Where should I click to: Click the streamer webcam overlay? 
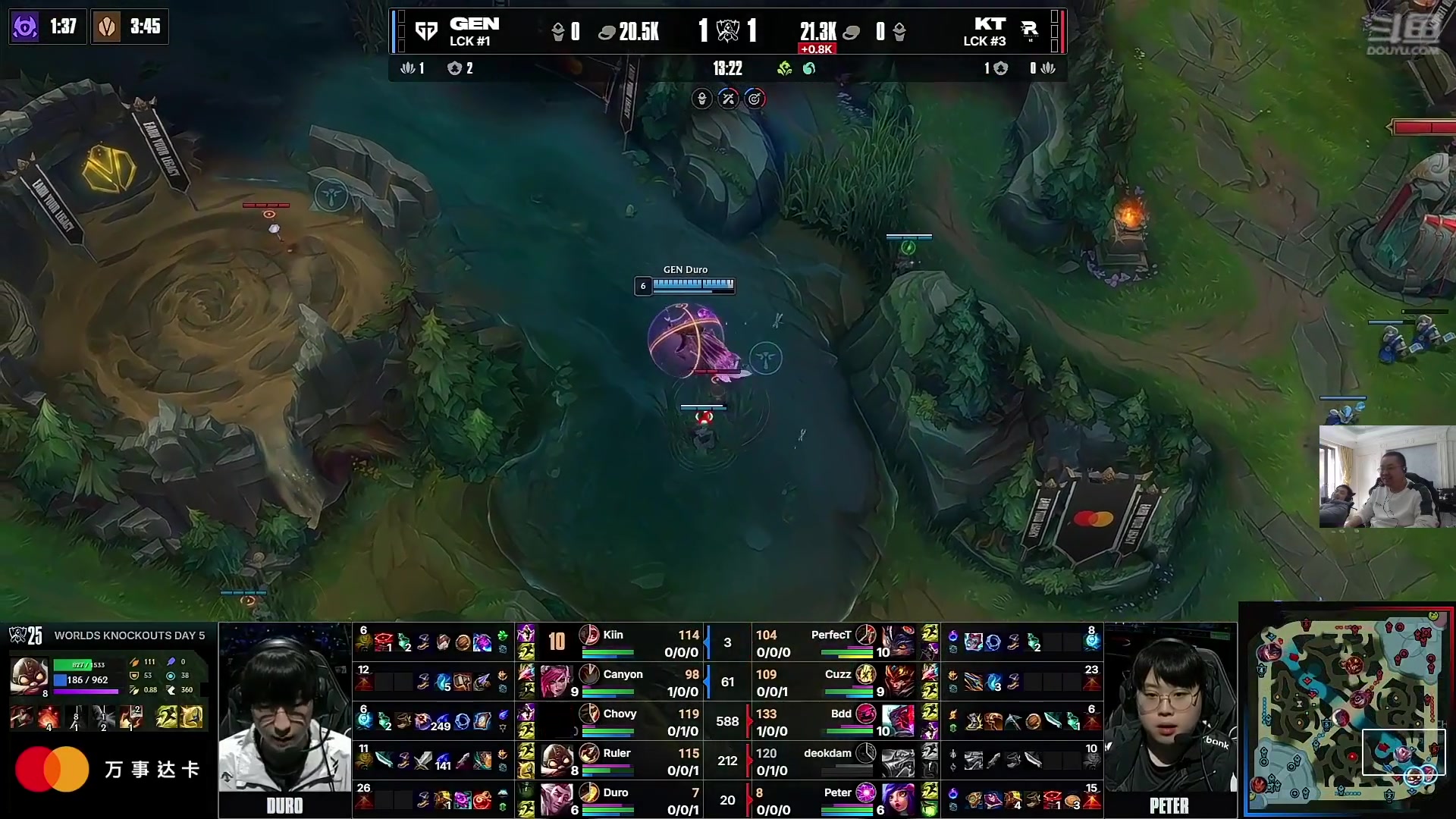click(x=1386, y=476)
